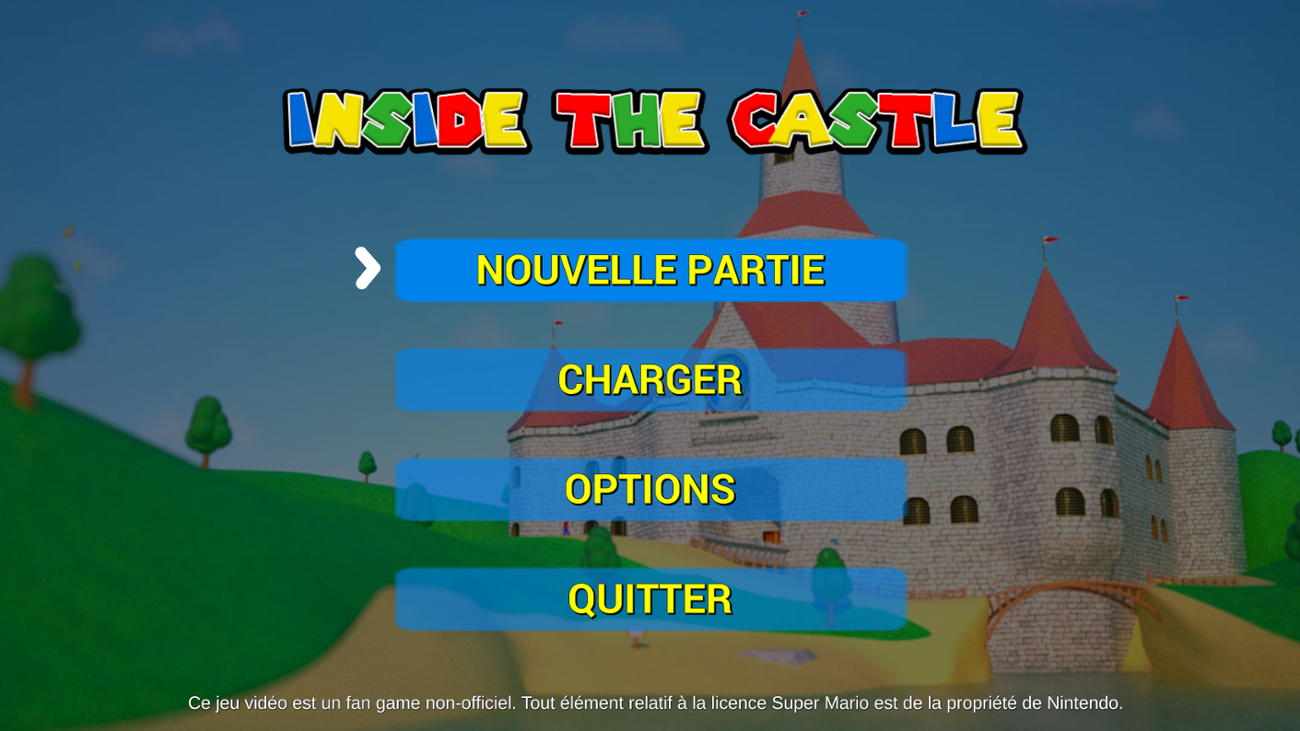This screenshot has width=1300, height=731.
Task: Select QUITTER to exit the game
Action: [x=650, y=600]
